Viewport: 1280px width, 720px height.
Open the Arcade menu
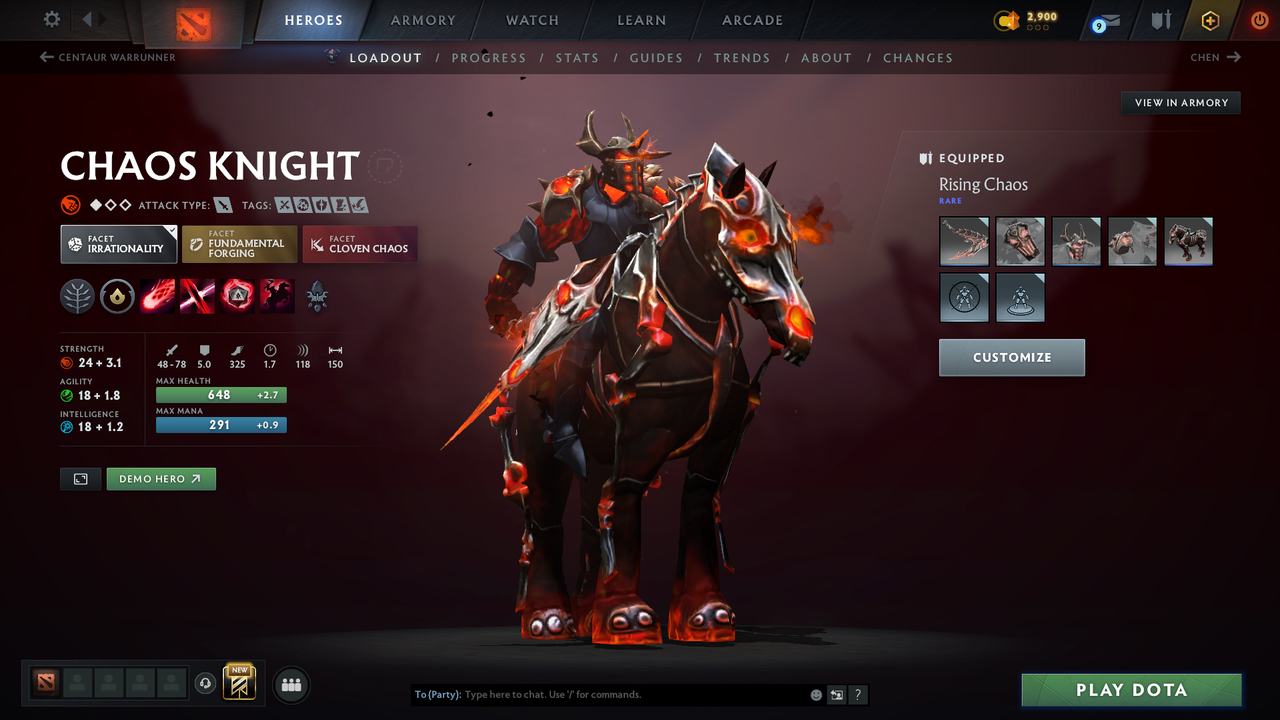pyautogui.click(x=751, y=20)
